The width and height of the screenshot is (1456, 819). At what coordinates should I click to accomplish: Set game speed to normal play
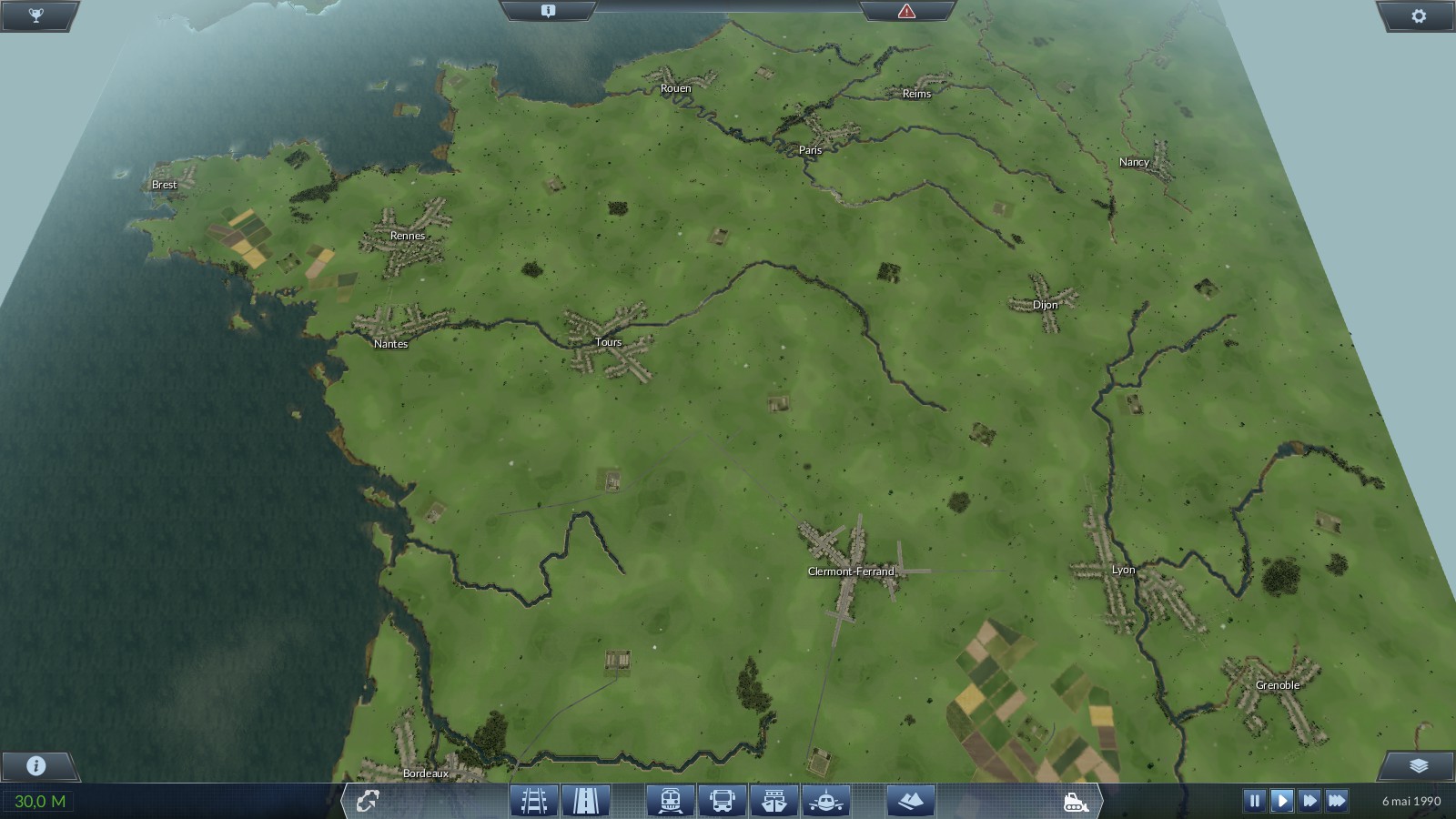click(x=1281, y=801)
